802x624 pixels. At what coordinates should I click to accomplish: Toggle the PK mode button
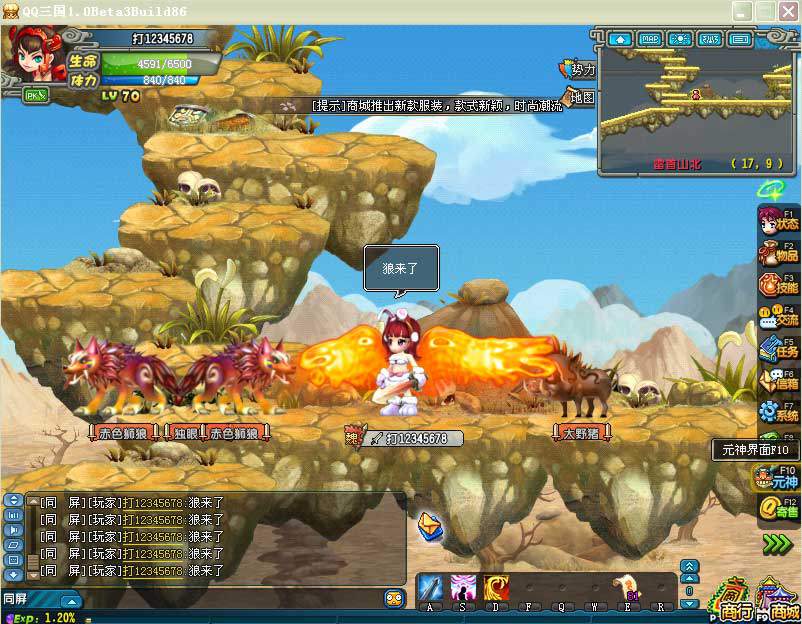[x=36, y=95]
